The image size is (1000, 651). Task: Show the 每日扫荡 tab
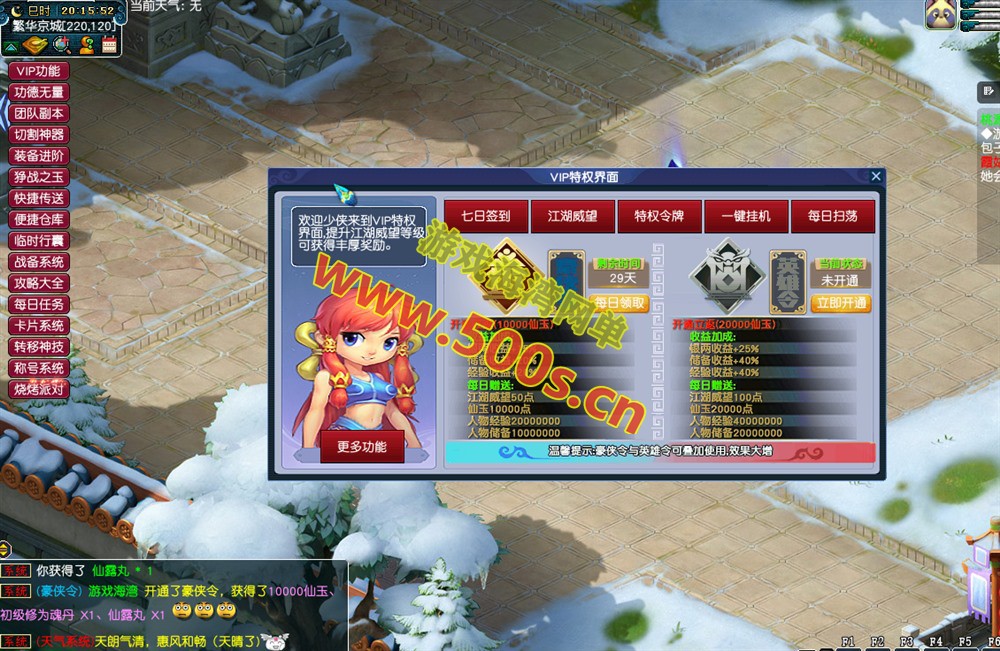tap(832, 215)
